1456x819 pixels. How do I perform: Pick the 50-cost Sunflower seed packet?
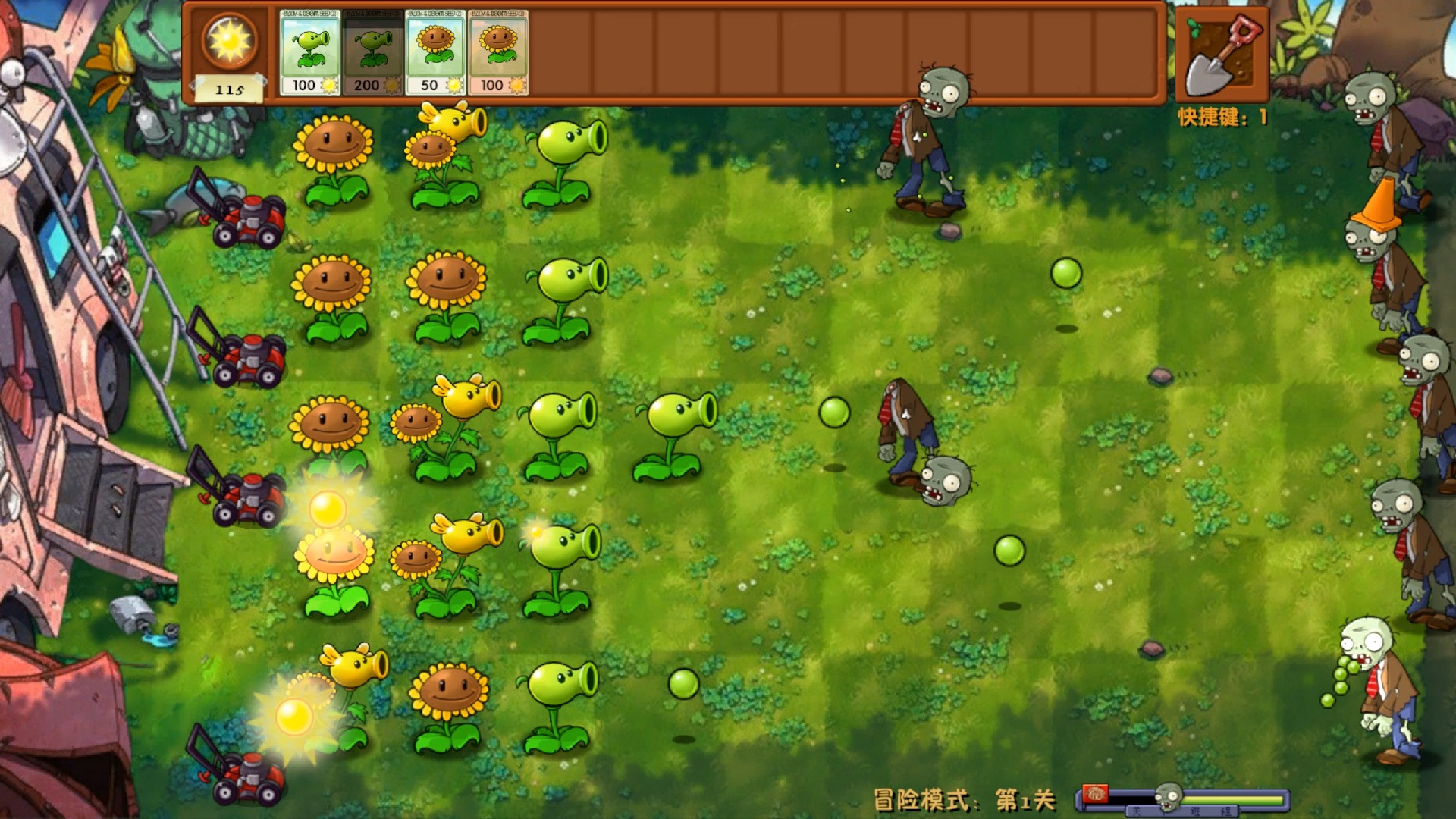[x=435, y=52]
